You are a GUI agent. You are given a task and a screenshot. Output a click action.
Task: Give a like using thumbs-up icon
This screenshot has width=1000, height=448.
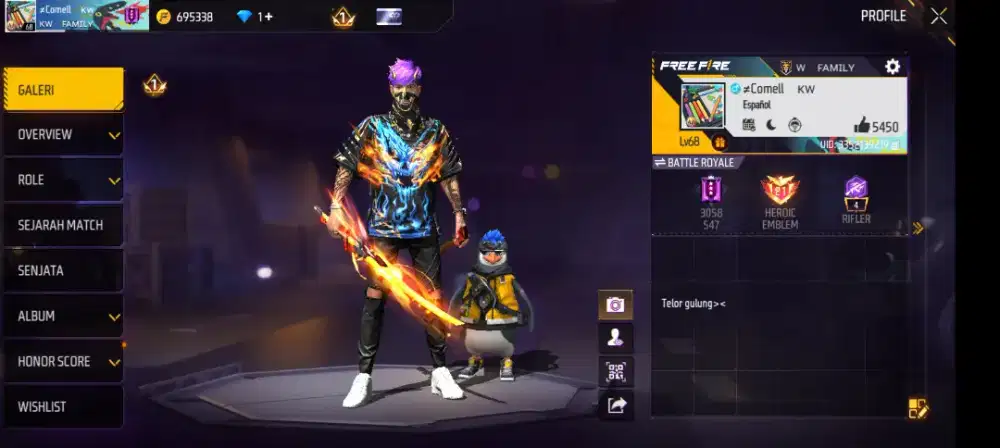coord(862,126)
